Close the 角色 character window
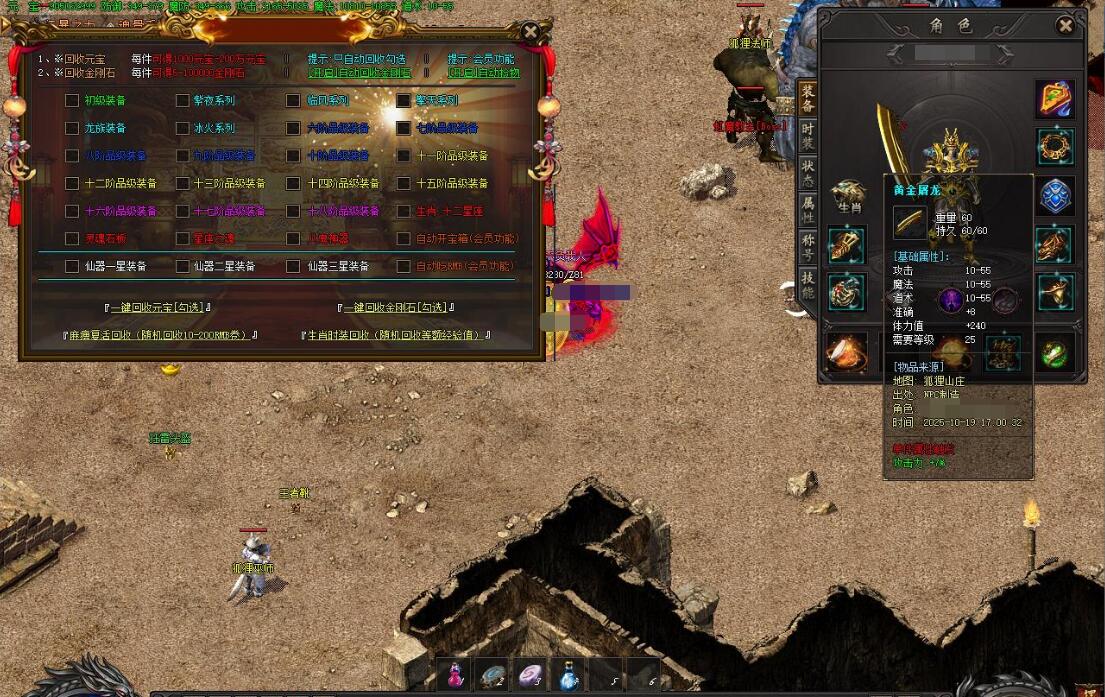The width and height of the screenshot is (1105, 697). click(1066, 26)
